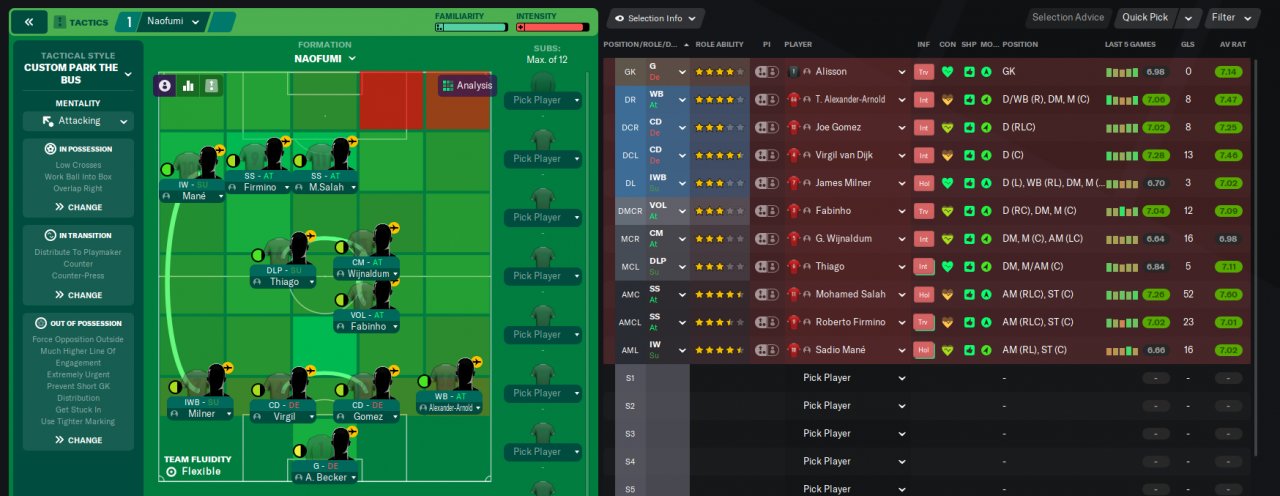Select the Mohamed Salah player row
This screenshot has height=496, width=1280.
tap(844, 294)
